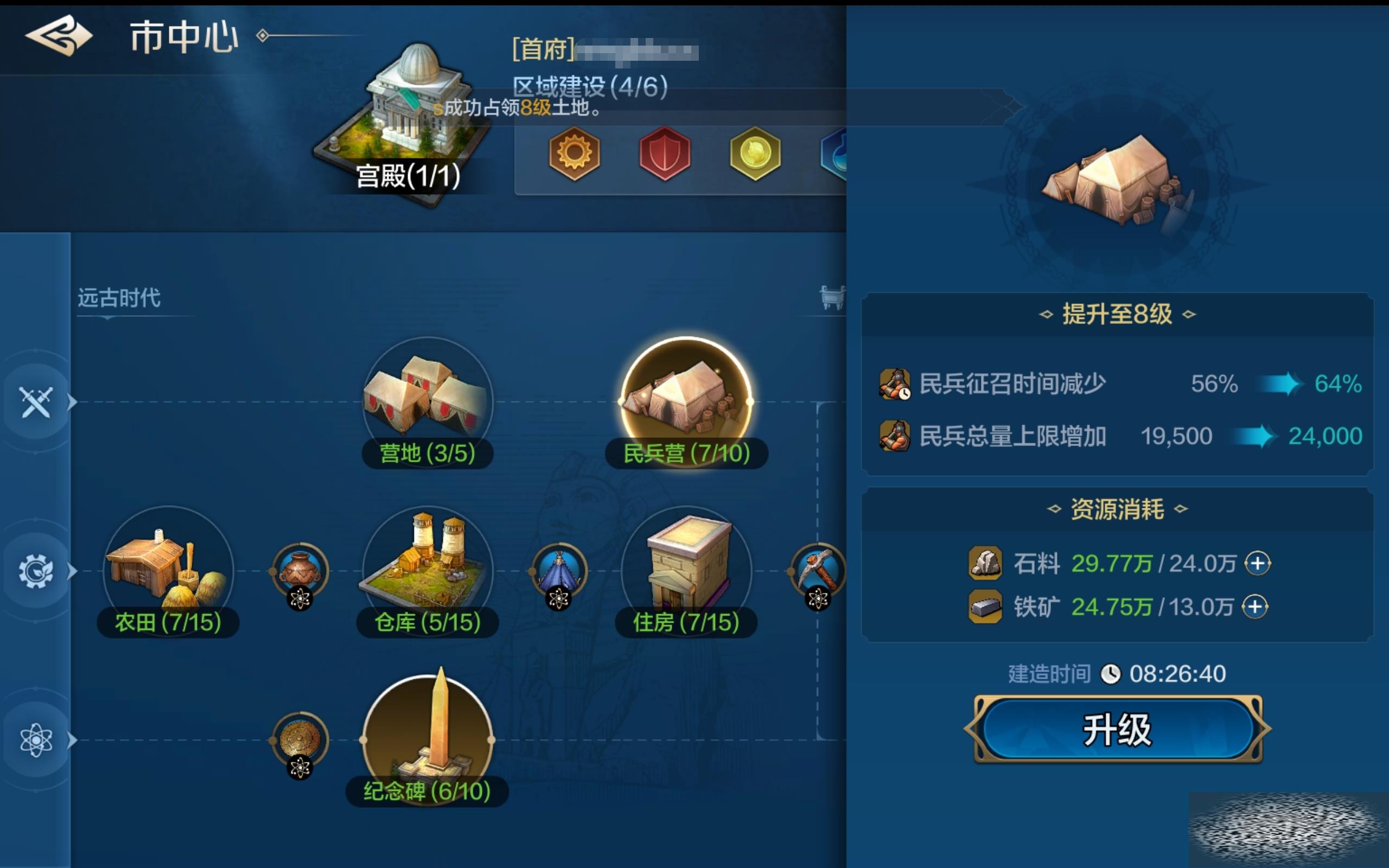1389x868 pixels.
Task: Select the orange gear hexagon icon
Action: click(x=574, y=154)
